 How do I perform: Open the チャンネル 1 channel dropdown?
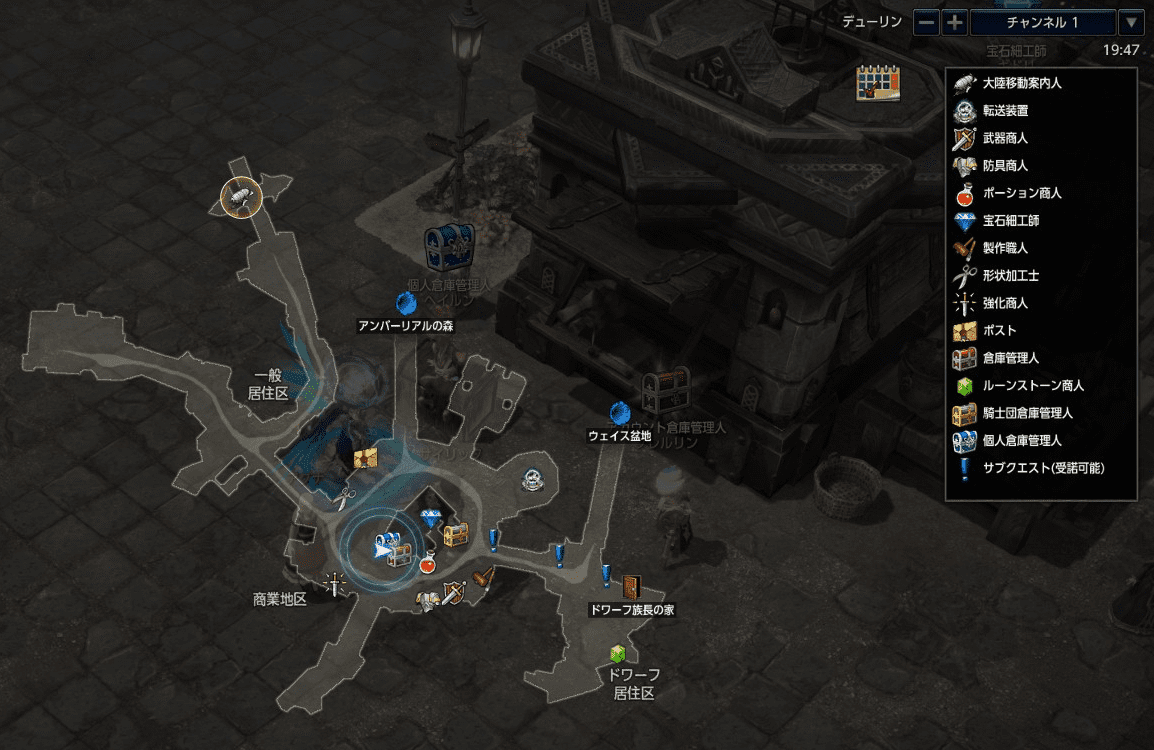1131,22
